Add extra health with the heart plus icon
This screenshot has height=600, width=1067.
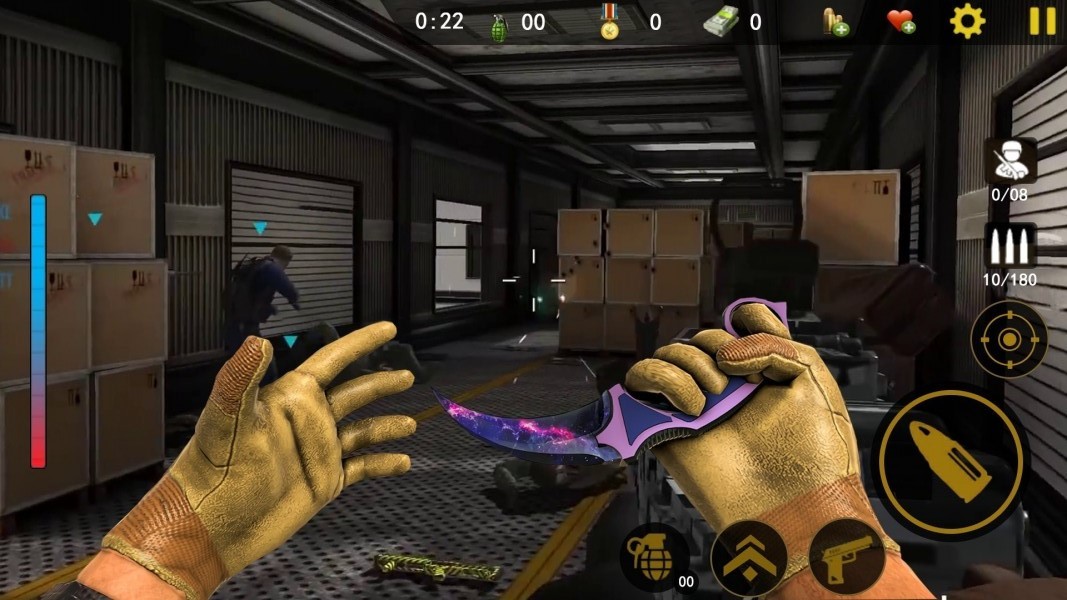click(x=901, y=21)
